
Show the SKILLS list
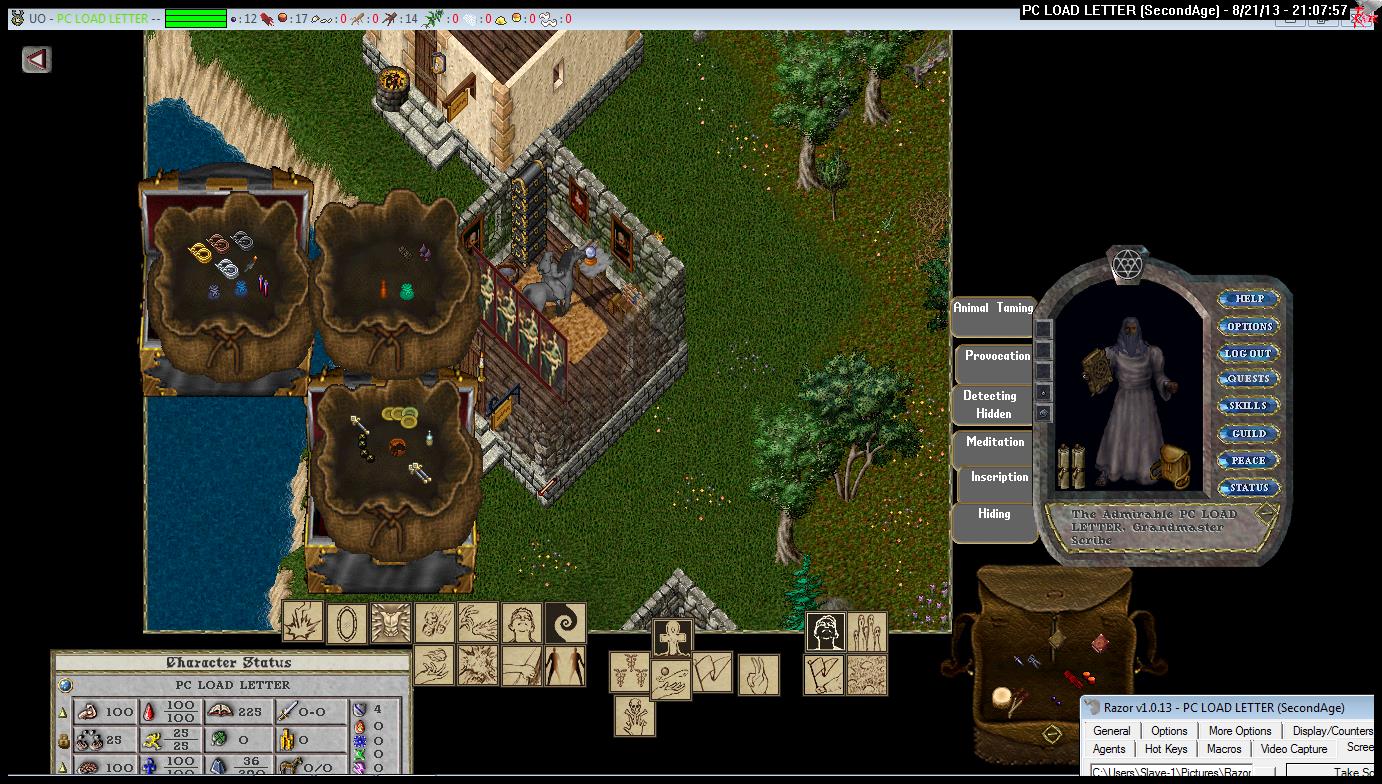pyautogui.click(x=1249, y=406)
